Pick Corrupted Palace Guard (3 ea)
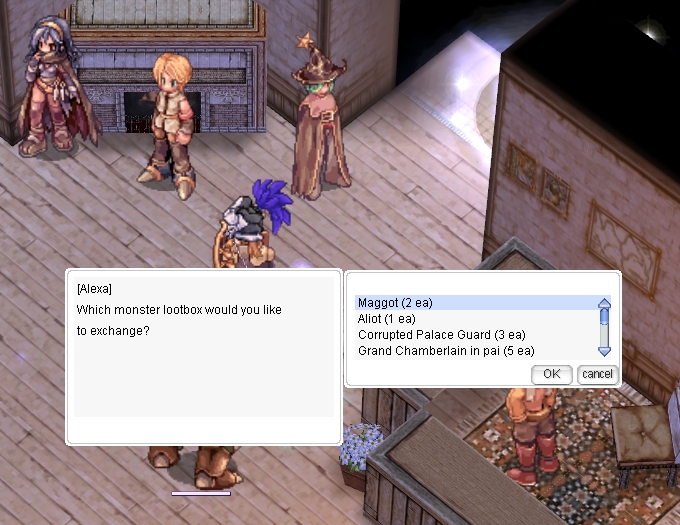Image resolution: width=680 pixels, height=525 pixels. pyautogui.click(x=441, y=335)
